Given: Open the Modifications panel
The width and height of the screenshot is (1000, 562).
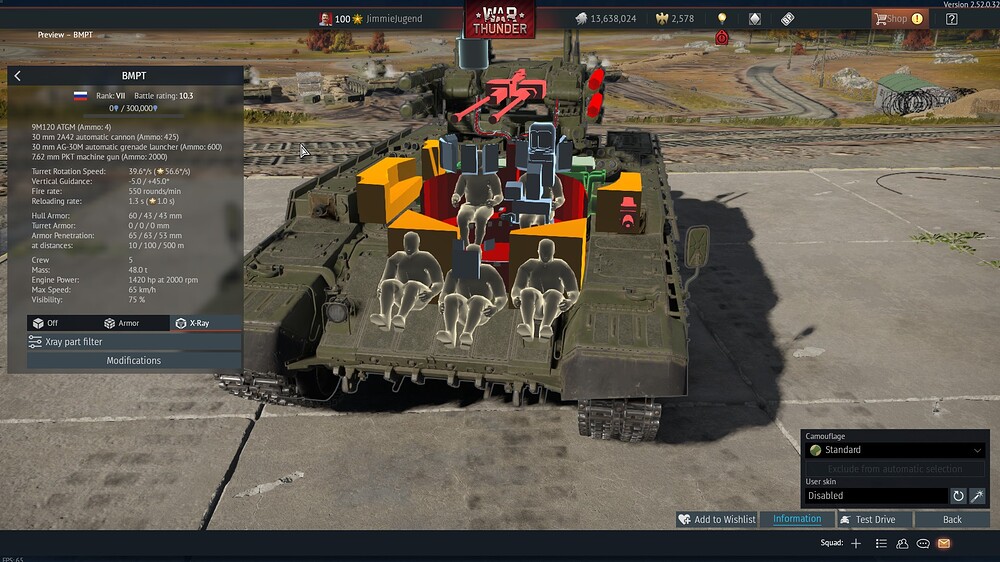Looking at the screenshot, I should tap(134, 361).
